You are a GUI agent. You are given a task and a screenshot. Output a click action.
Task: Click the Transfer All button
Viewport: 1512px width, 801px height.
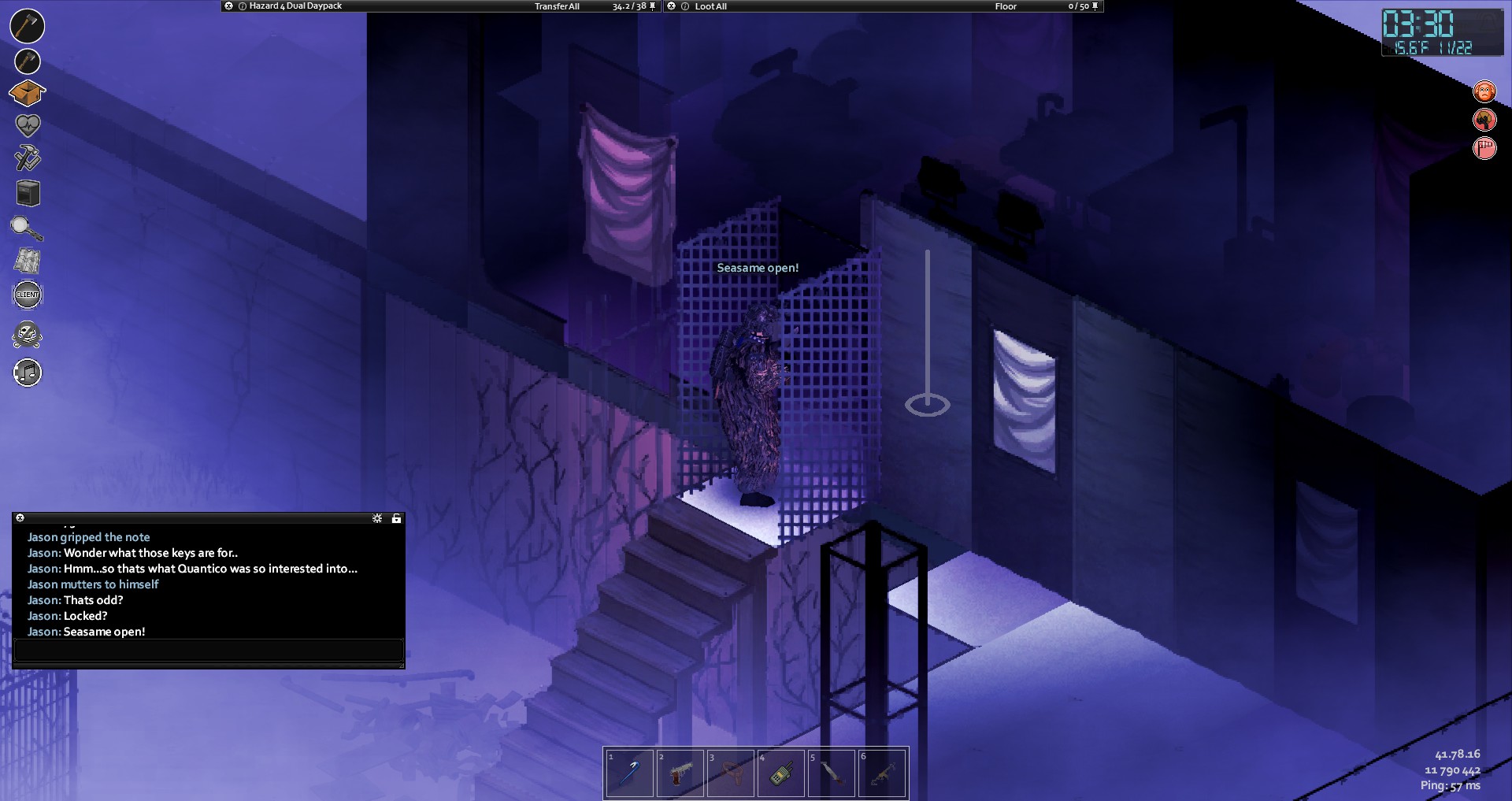(557, 6)
